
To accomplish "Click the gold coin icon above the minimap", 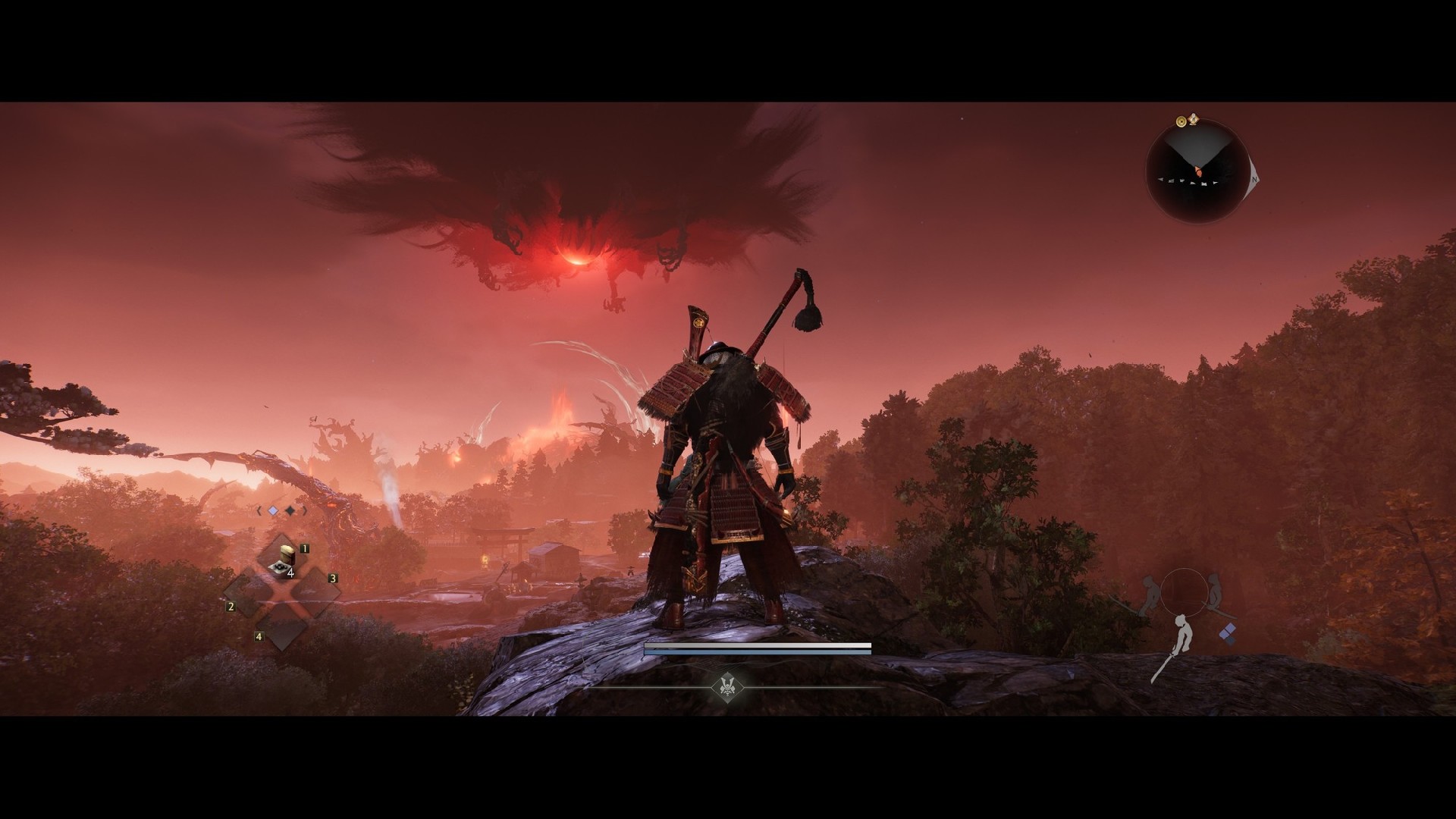I will [x=1181, y=121].
